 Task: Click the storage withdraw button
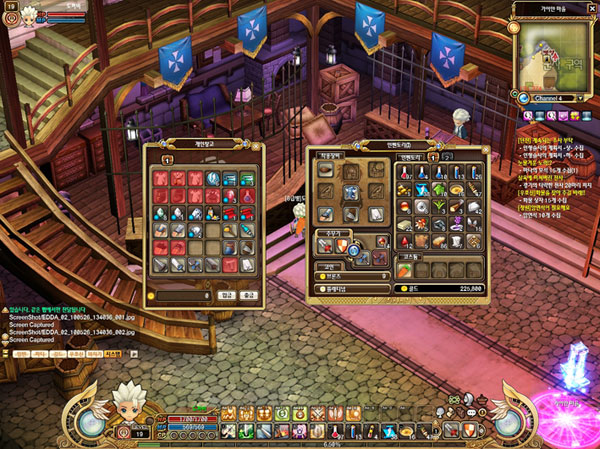249,296
